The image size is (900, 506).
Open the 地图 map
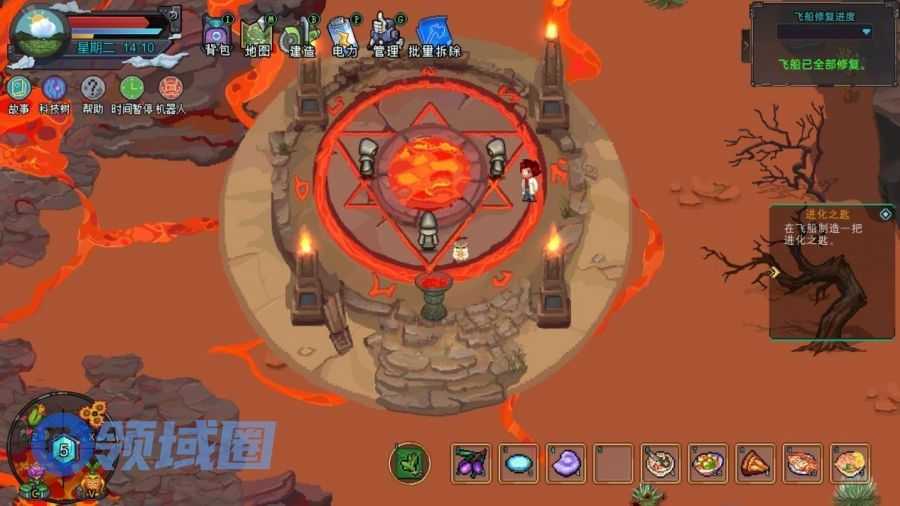tap(257, 36)
